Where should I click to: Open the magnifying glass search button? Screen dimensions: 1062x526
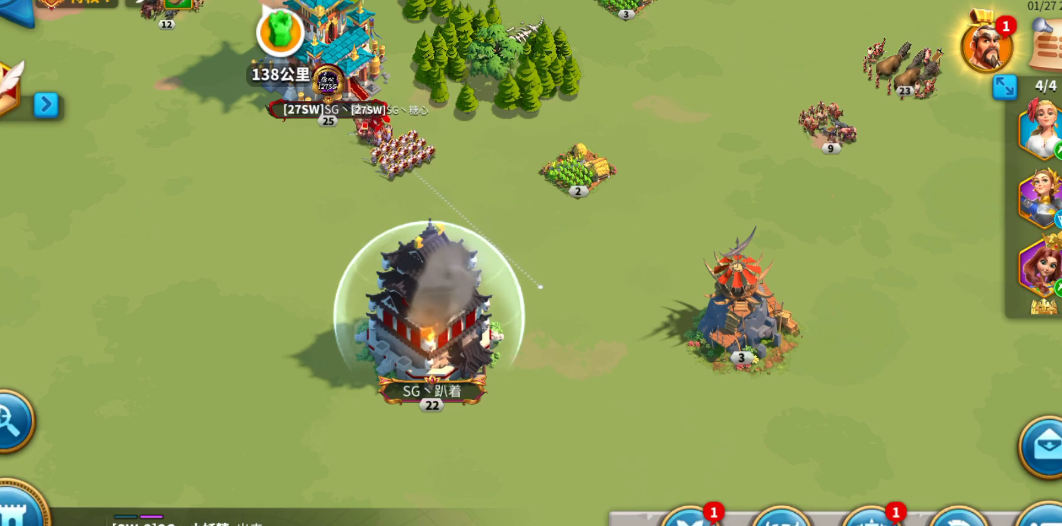click(12, 421)
